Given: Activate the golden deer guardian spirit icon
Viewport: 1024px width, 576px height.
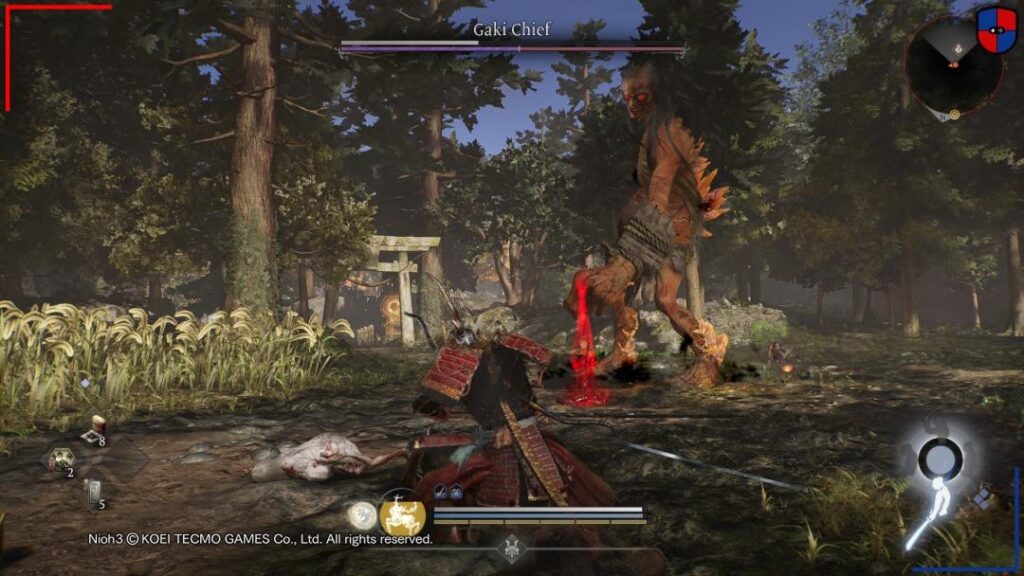Looking at the screenshot, I should pos(403,516).
